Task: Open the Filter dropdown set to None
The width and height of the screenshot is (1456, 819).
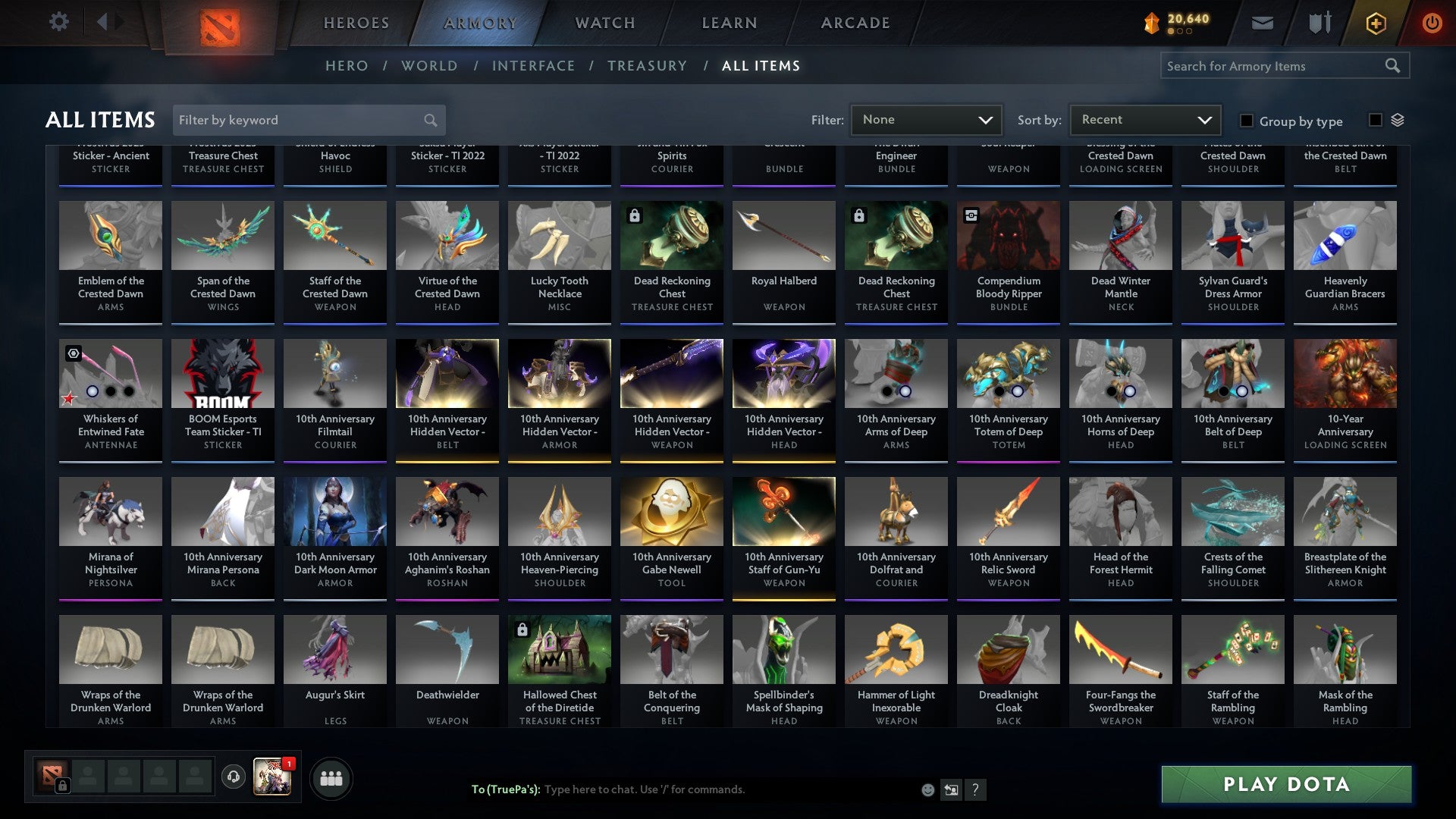Action: (926, 119)
